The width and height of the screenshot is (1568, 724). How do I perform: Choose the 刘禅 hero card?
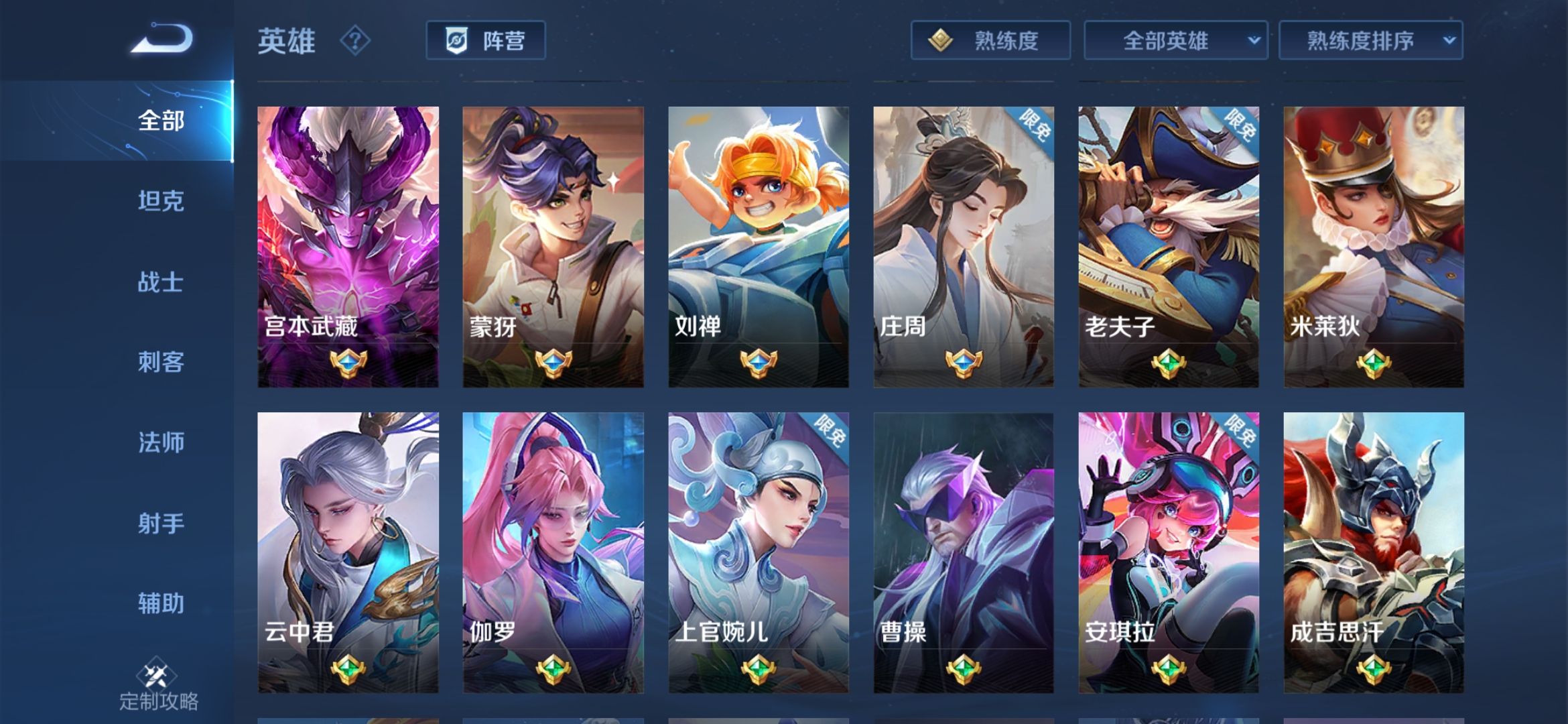tap(758, 247)
